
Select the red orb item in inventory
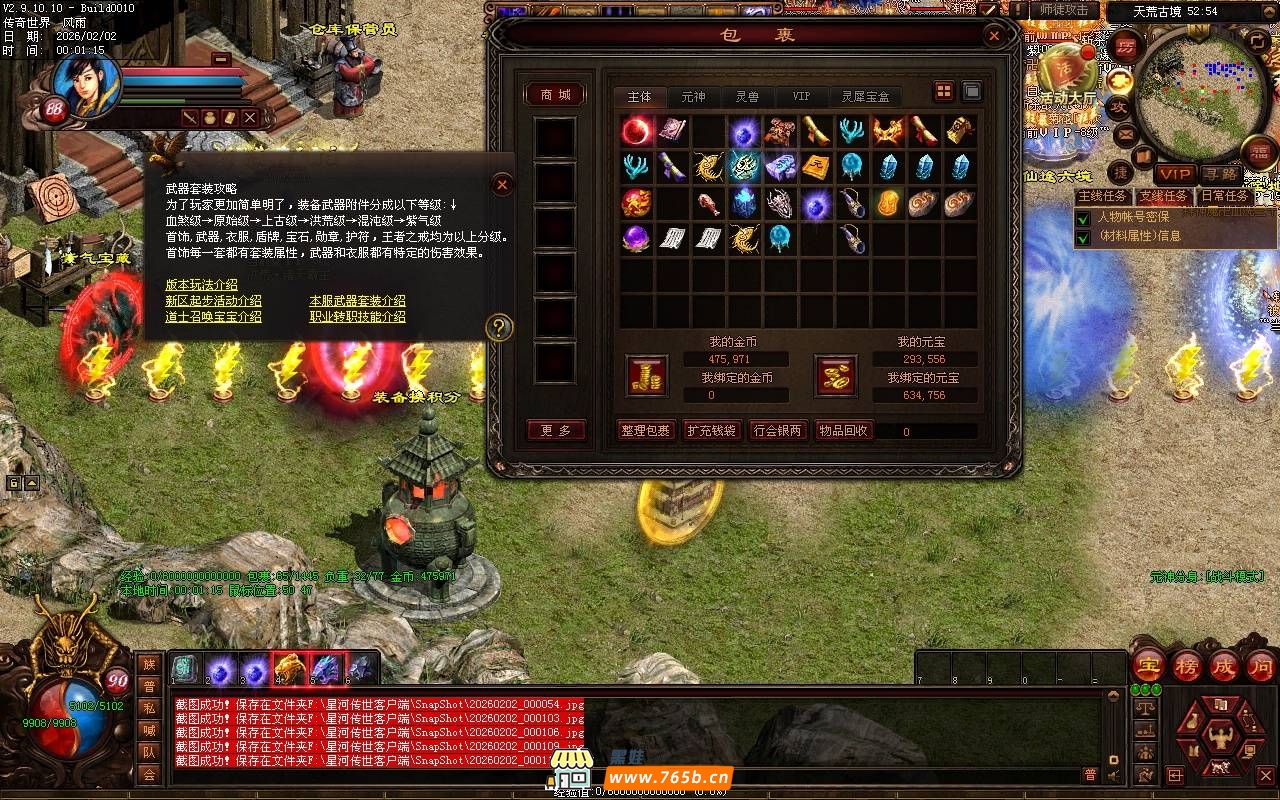[637, 131]
